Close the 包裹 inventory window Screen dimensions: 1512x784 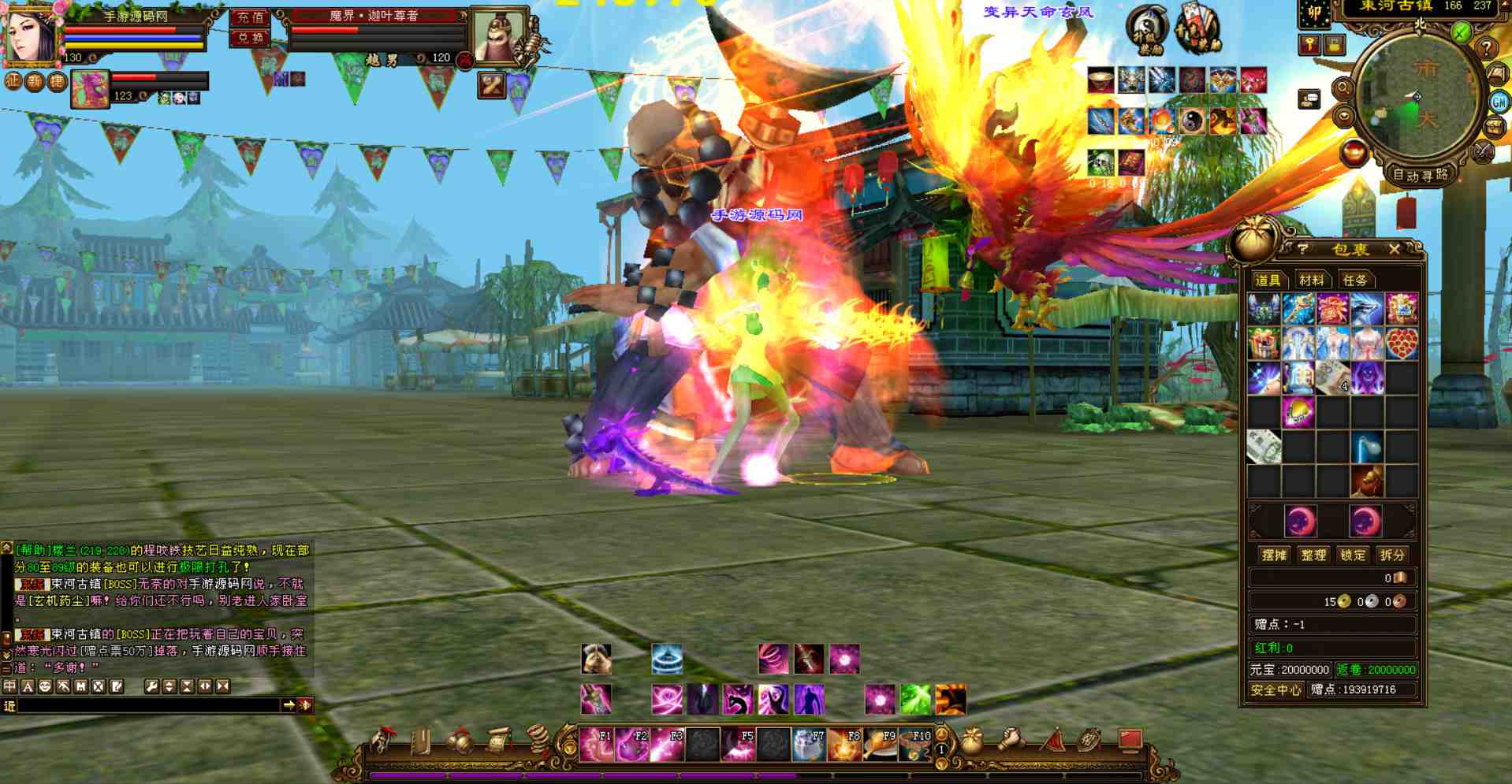coord(1394,250)
